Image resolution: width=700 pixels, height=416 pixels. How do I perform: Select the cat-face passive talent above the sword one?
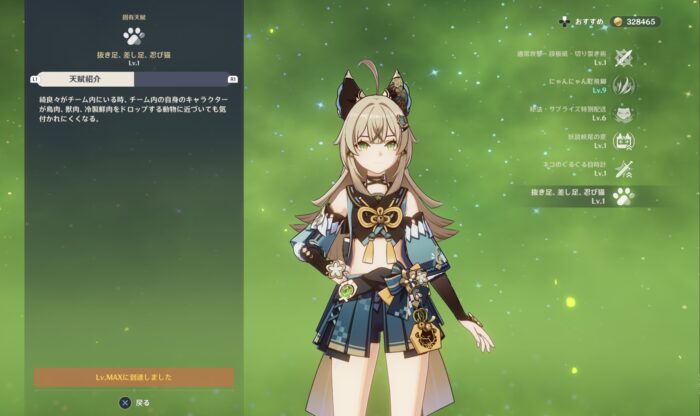pos(624,141)
